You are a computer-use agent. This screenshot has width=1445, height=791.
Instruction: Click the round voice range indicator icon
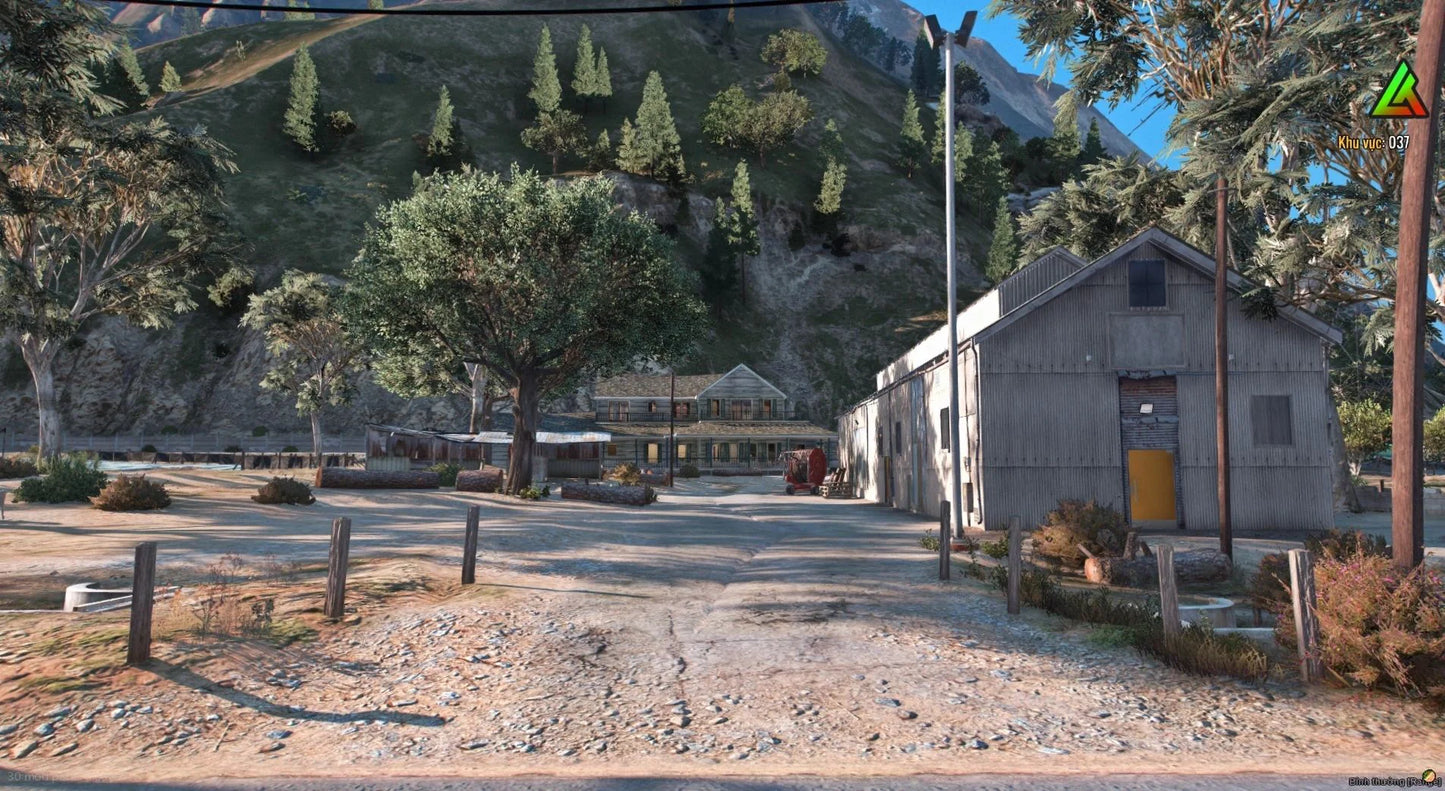coord(1427,776)
